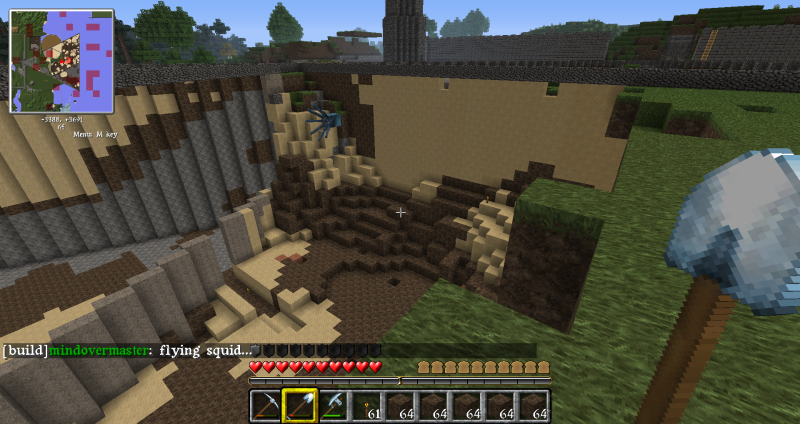Open the minimap in the corner
This screenshot has width=800, height=424.
click(x=61, y=60)
